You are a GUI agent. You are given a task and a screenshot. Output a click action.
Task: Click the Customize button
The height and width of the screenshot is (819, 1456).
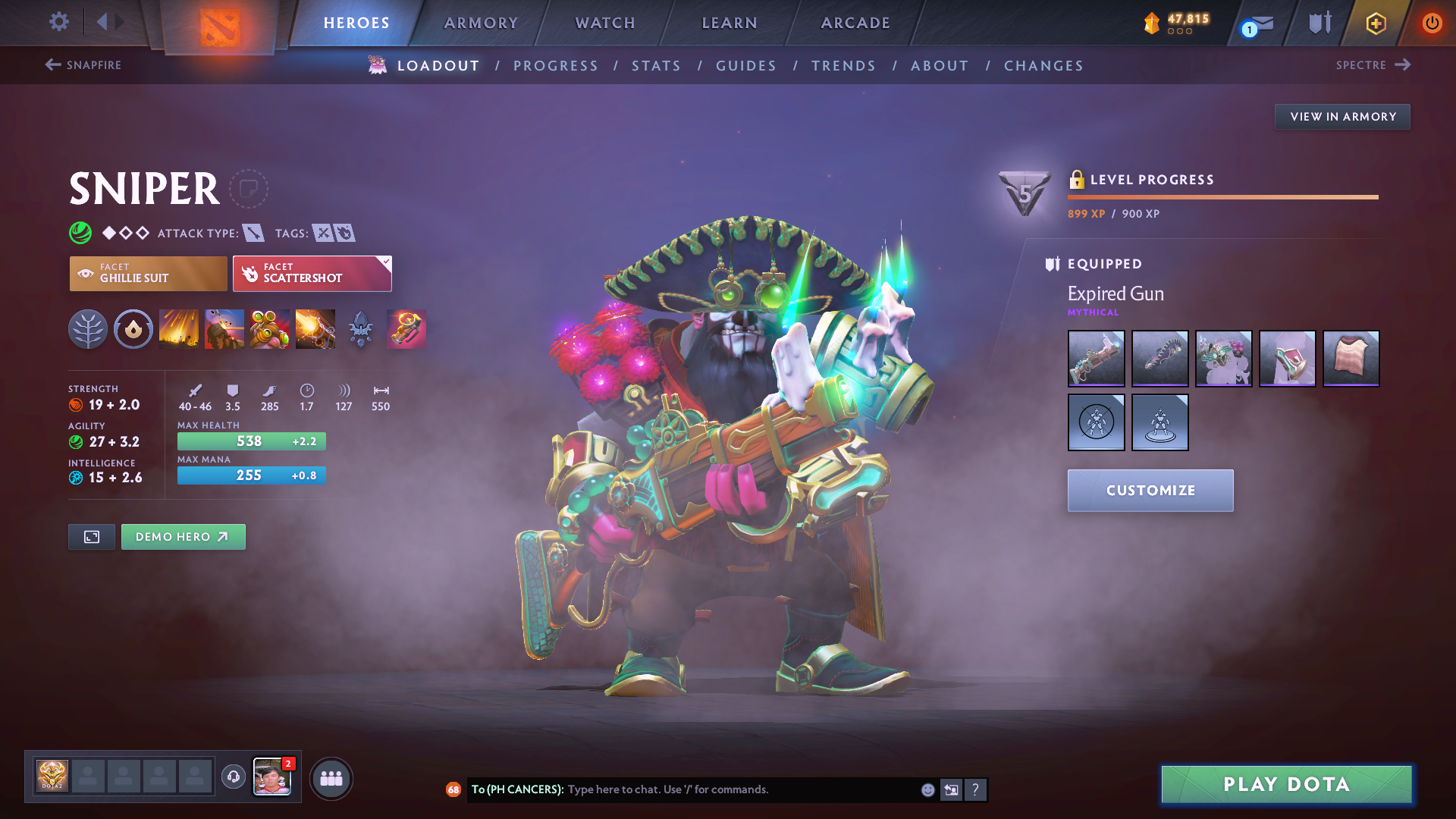[1150, 491]
